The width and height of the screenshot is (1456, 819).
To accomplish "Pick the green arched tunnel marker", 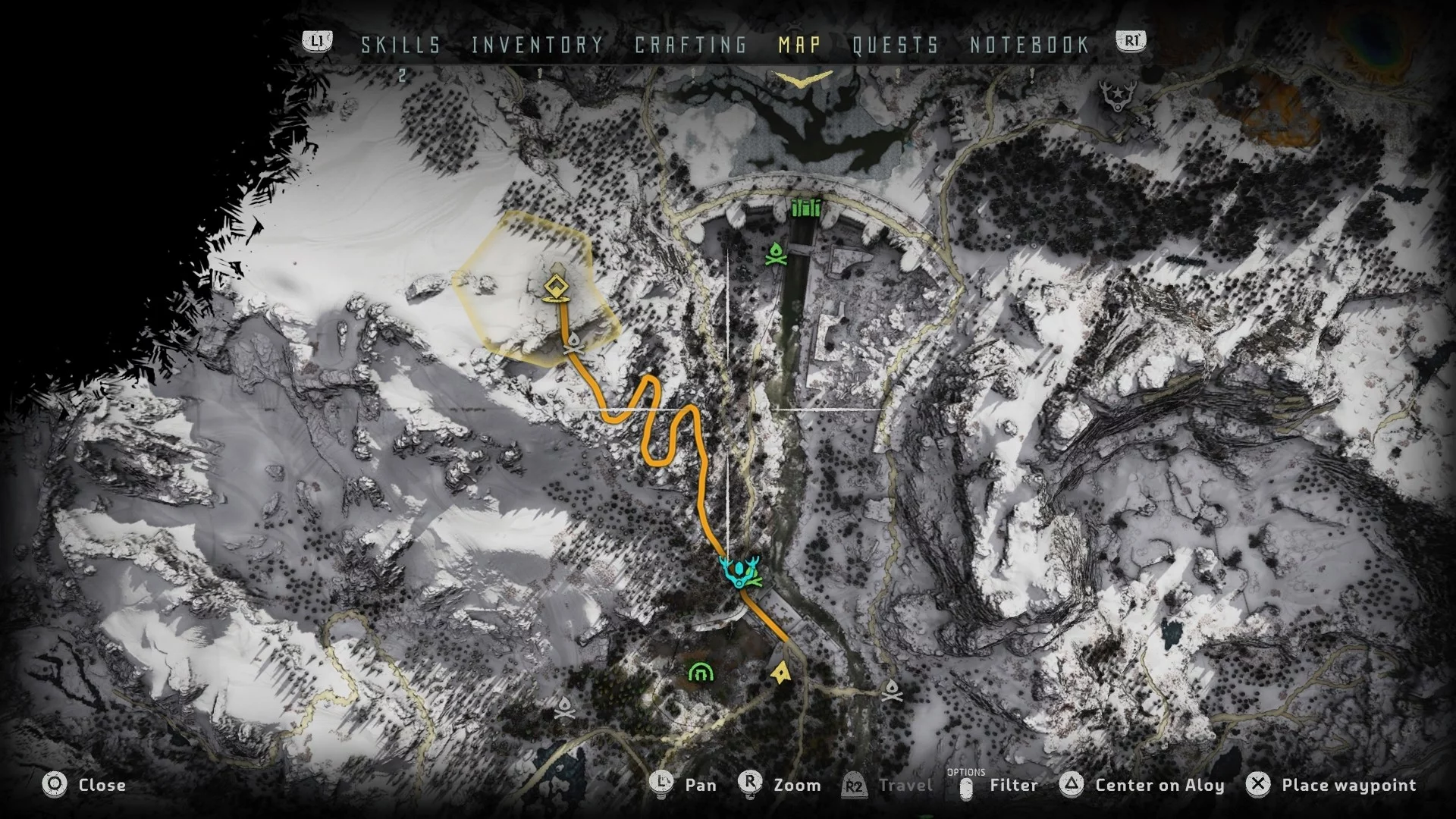I will (x=700, y=672).
